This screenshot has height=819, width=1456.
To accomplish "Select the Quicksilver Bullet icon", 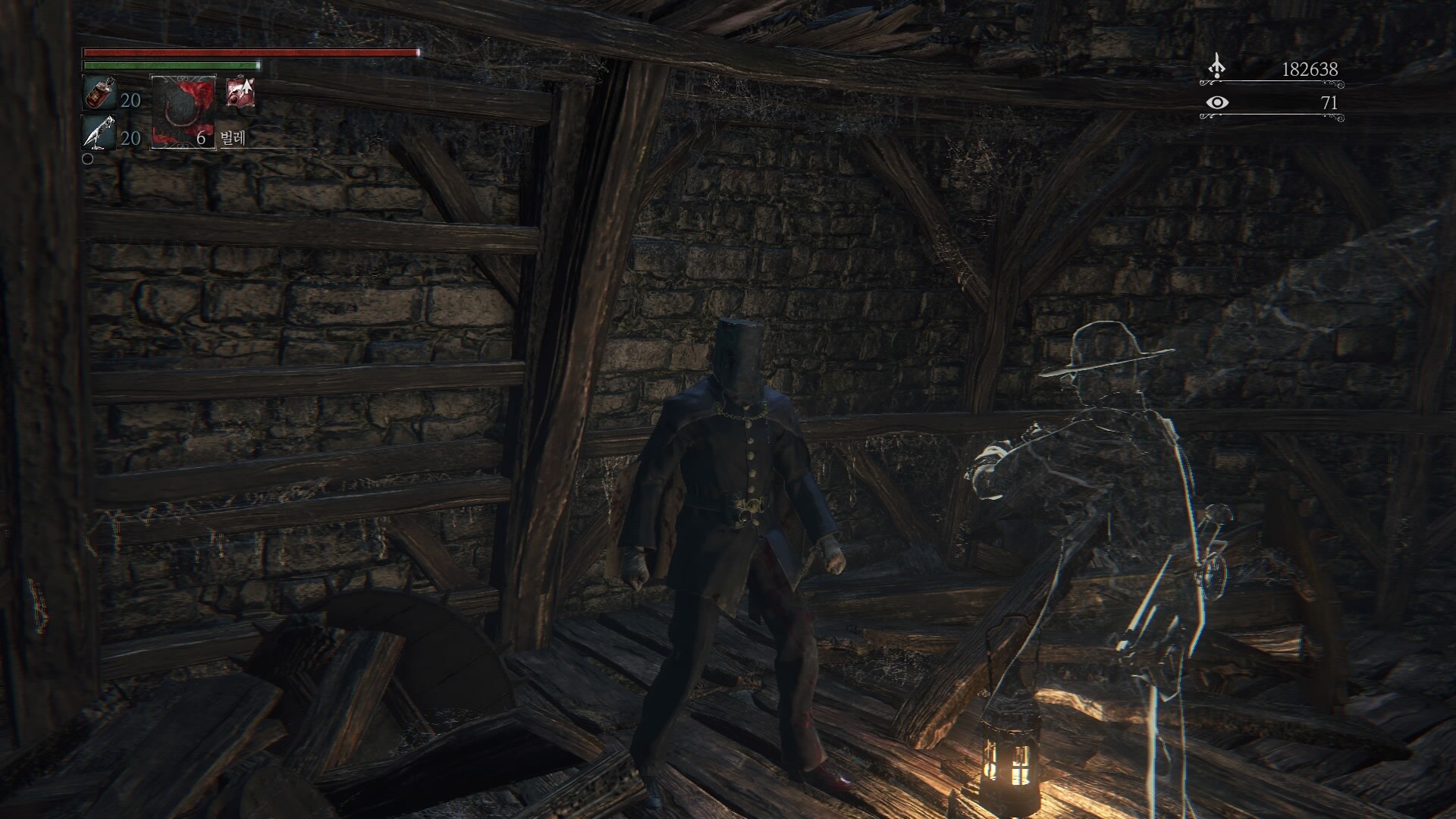I will pos(99,133).
